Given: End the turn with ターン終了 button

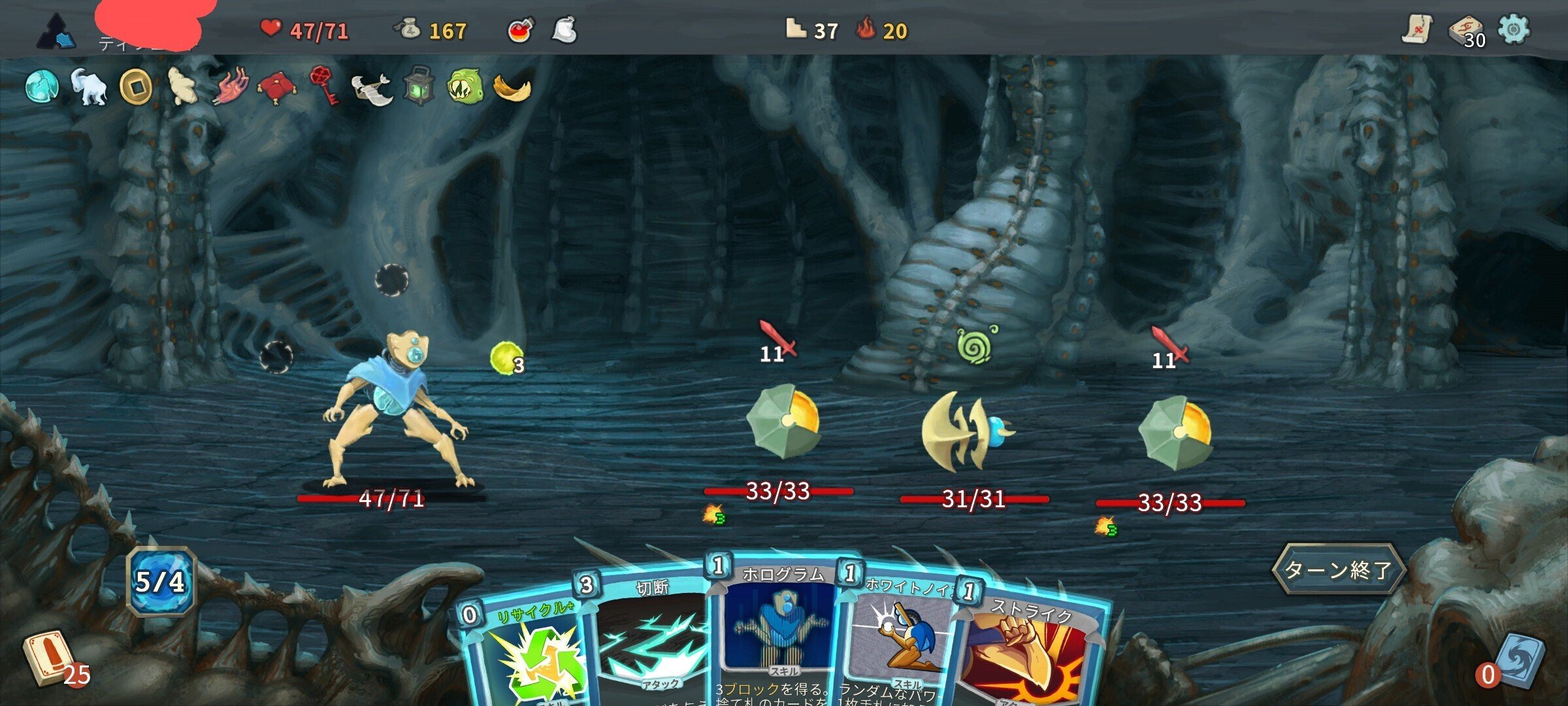Looking at the screenshot, I should click(1338, 570).
